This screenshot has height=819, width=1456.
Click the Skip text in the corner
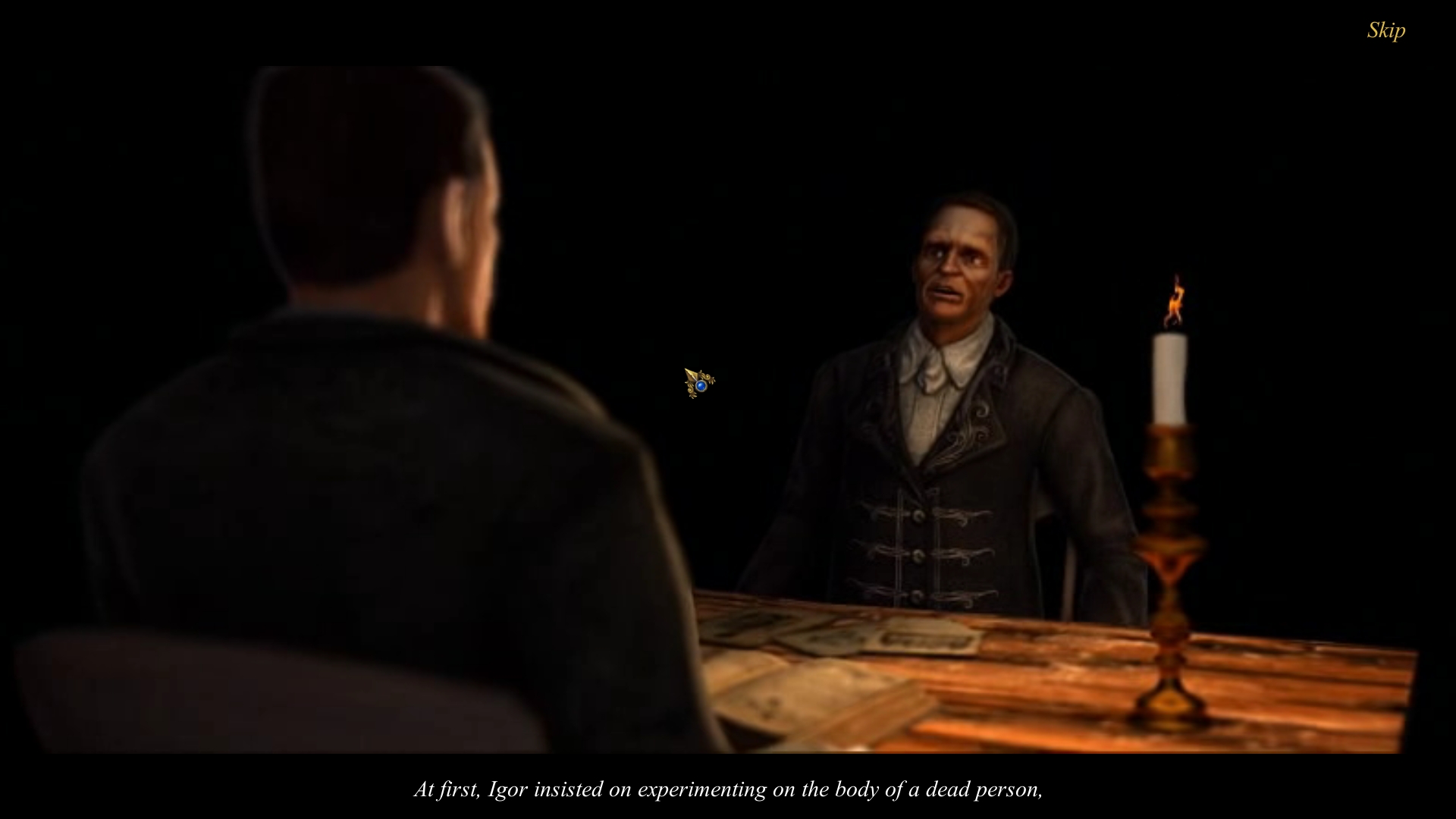1385,32
